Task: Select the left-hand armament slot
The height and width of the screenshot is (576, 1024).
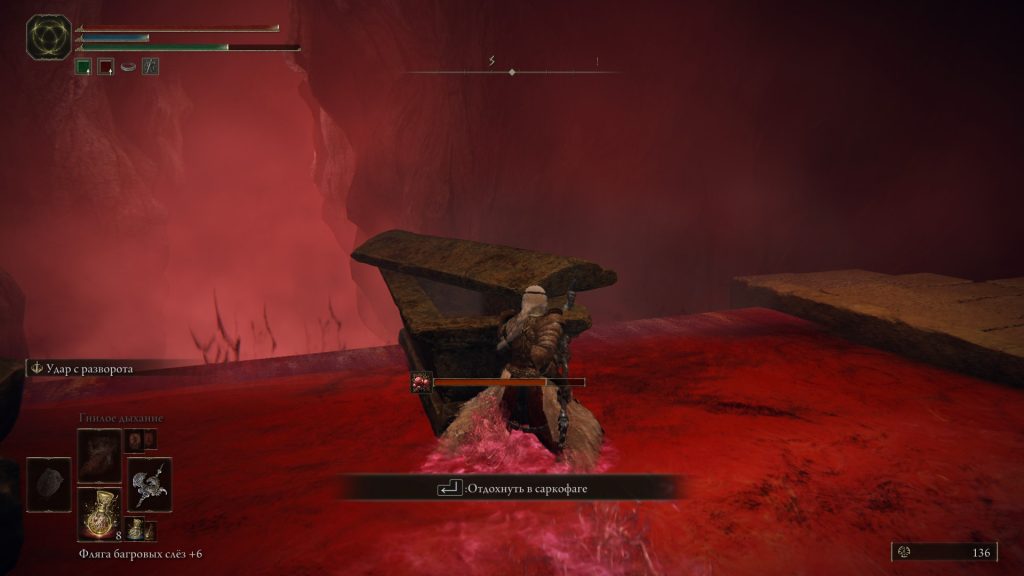Action: point(48,484)
